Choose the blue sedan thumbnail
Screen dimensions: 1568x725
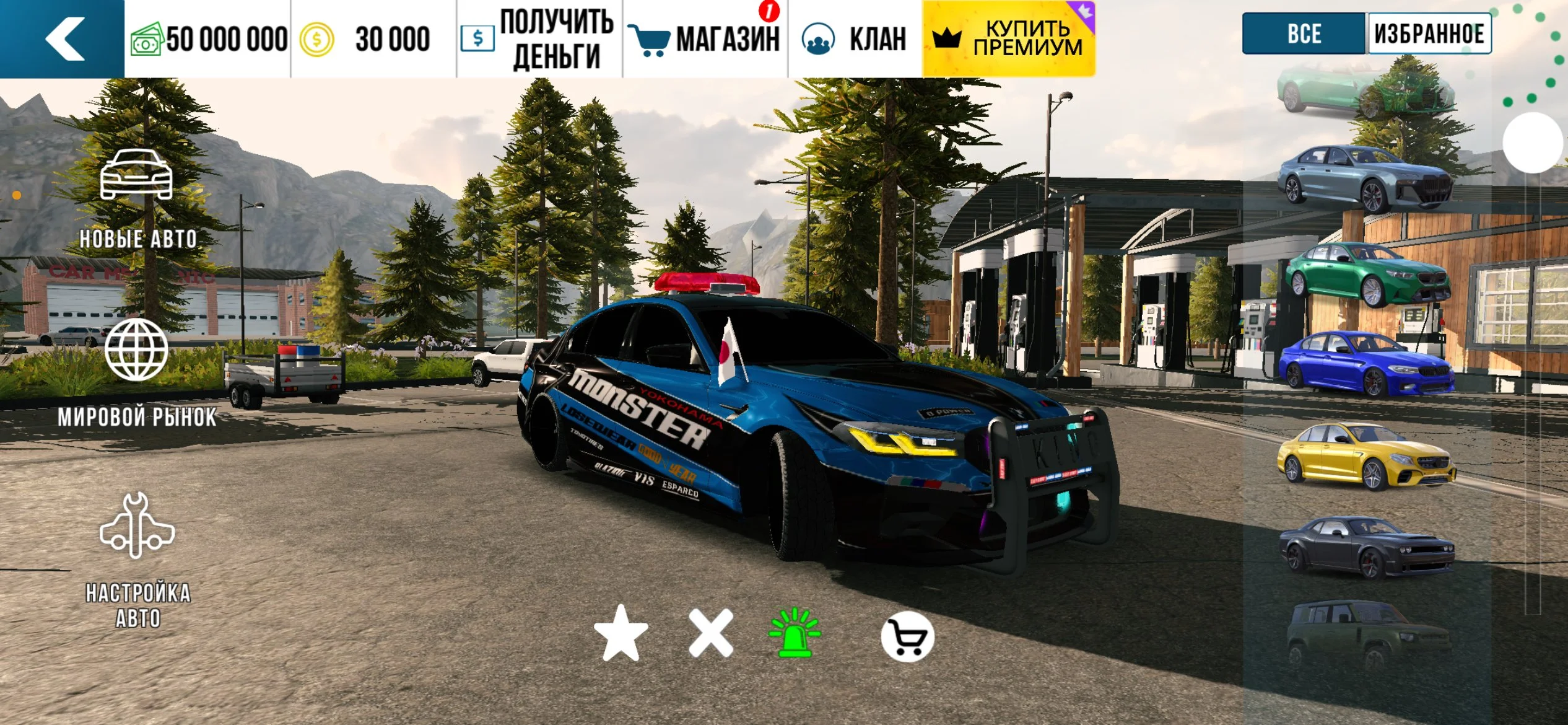tap(1366, 364)
